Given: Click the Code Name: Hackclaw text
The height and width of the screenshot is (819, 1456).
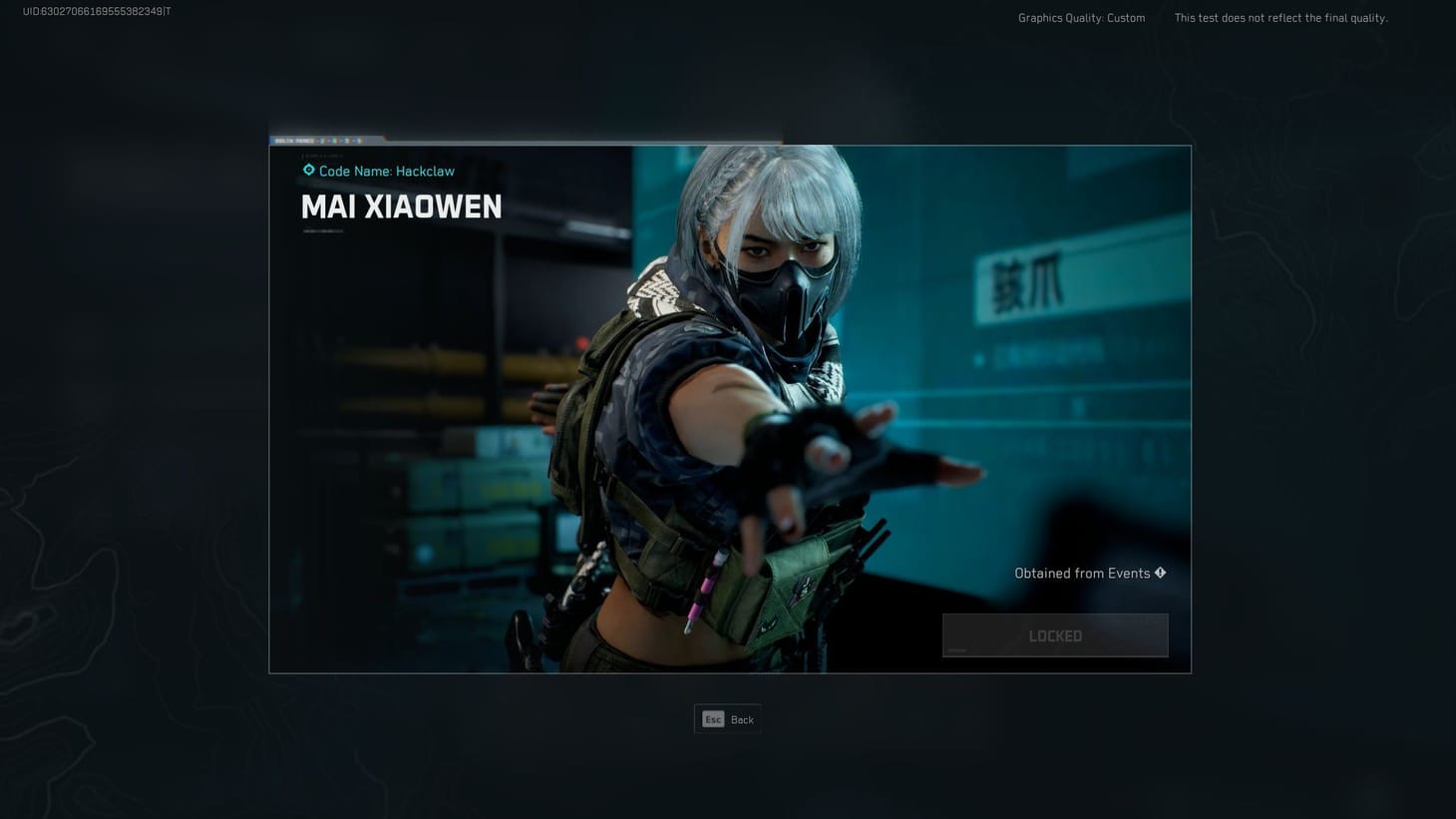Looking at the screenshot, I should click(389, 171).
